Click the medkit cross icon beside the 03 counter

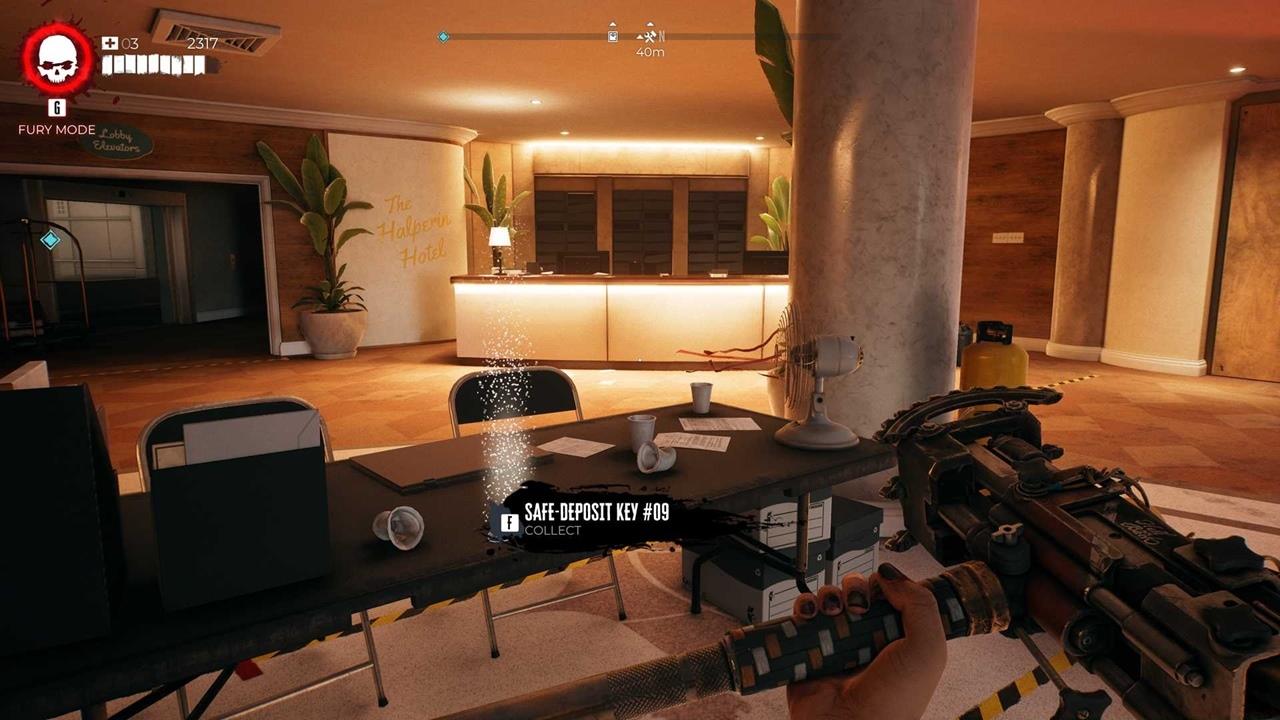coord(110,44)
